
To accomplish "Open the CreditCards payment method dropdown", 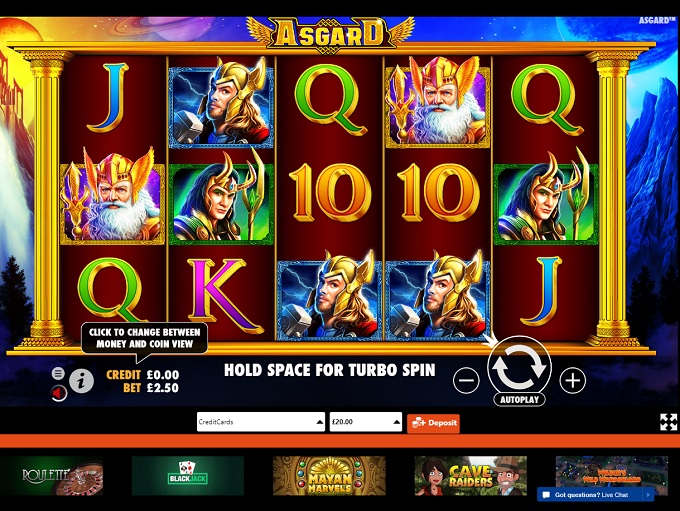I will coord(260,422).
